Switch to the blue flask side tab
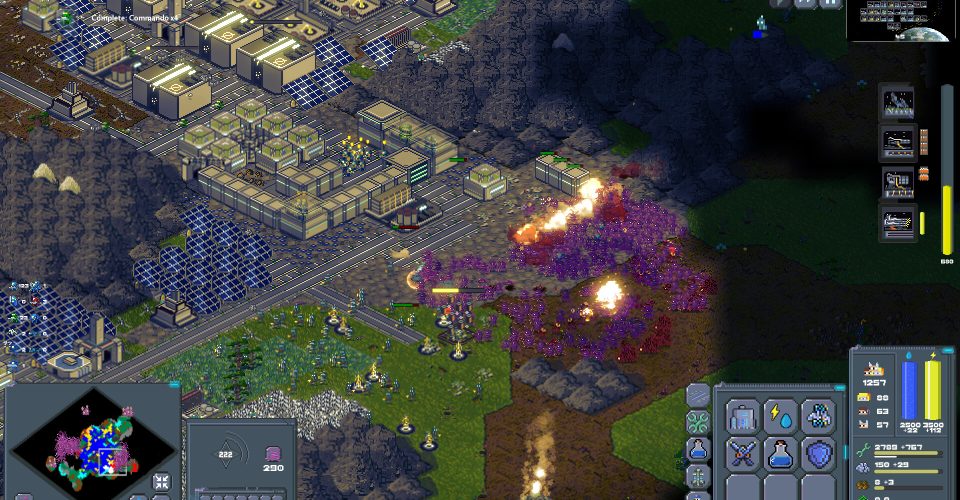 (x=698, y=449)
